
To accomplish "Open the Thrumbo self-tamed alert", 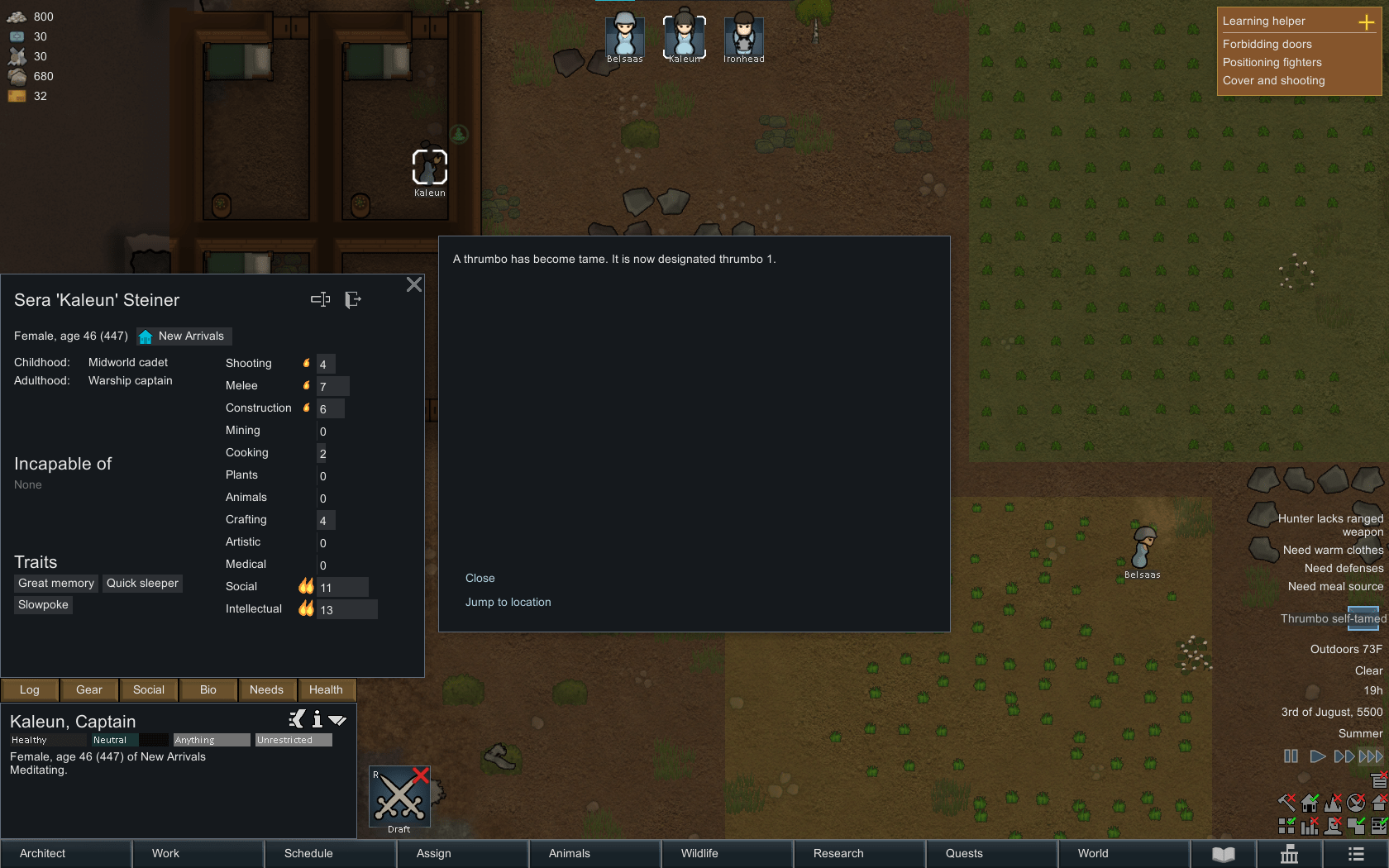I will [x=1332, y=618].
